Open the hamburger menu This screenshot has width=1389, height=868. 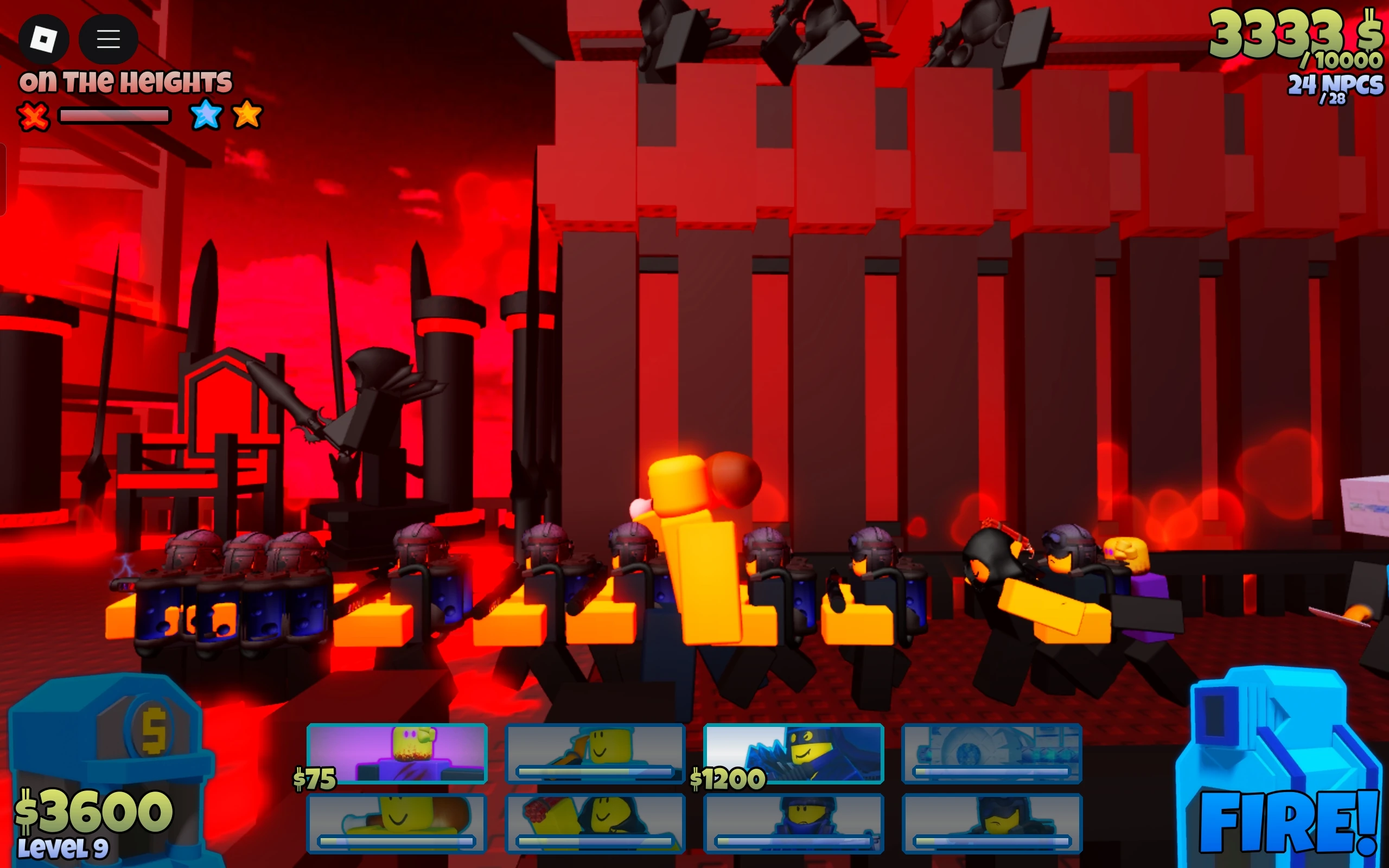pos(109,39)
